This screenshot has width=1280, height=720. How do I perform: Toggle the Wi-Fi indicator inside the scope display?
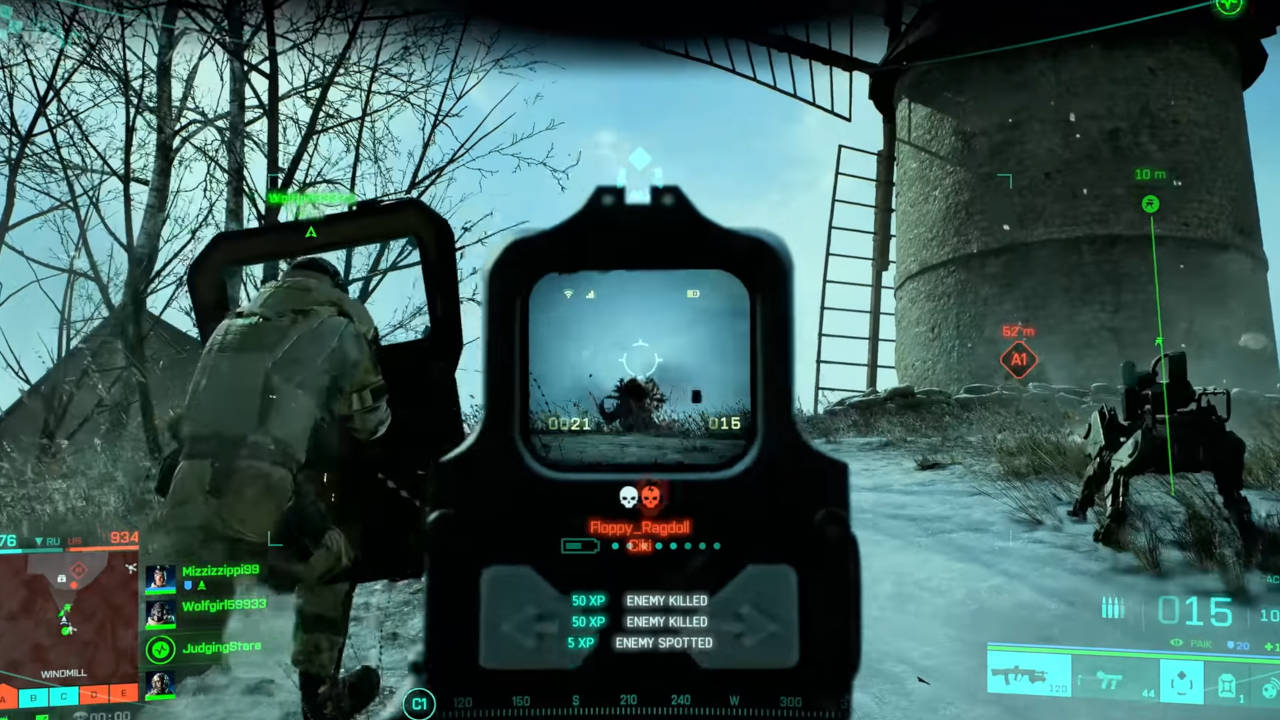pos(568,293)
